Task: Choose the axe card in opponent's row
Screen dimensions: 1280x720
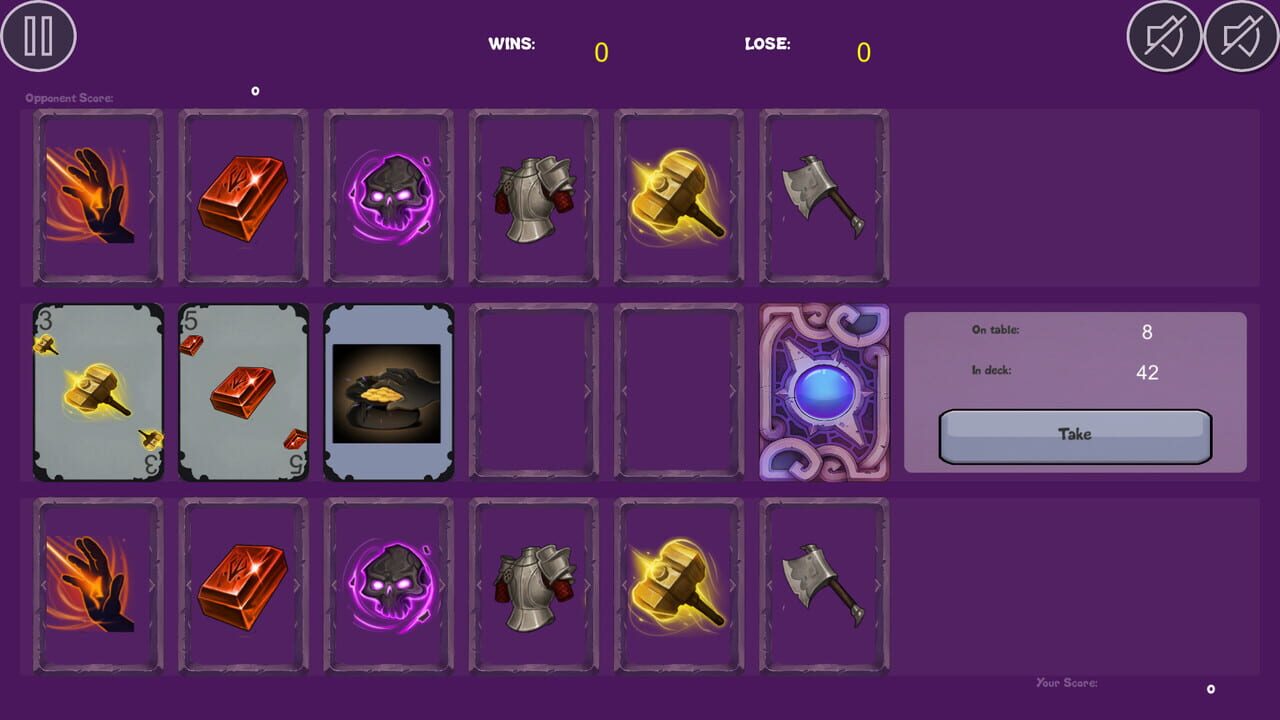Action: coord(823,196)
